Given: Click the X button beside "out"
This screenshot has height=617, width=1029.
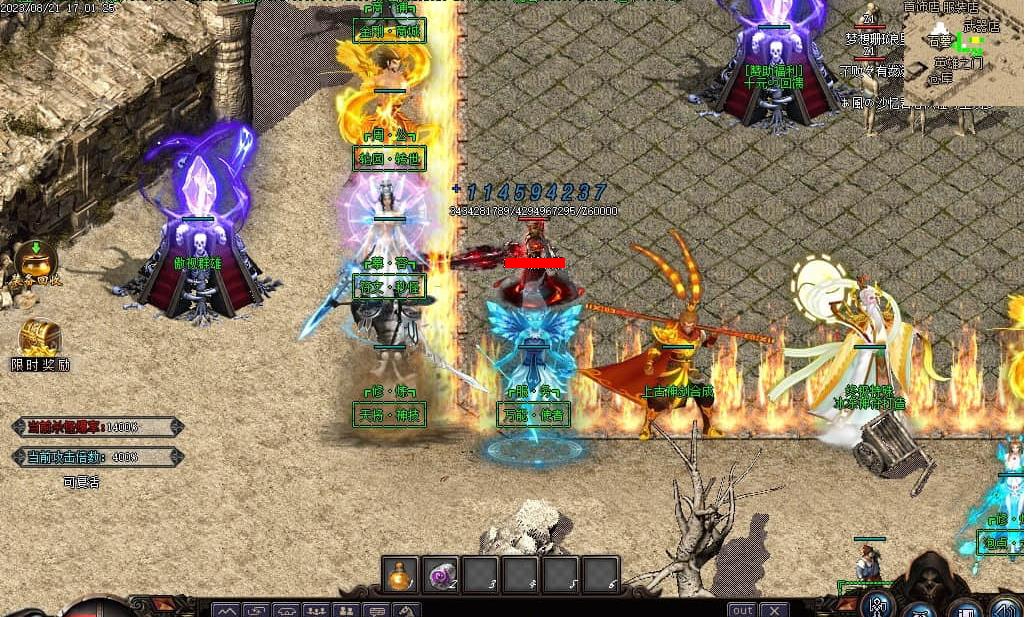Looking at the screenshot, I should point(774,610).
